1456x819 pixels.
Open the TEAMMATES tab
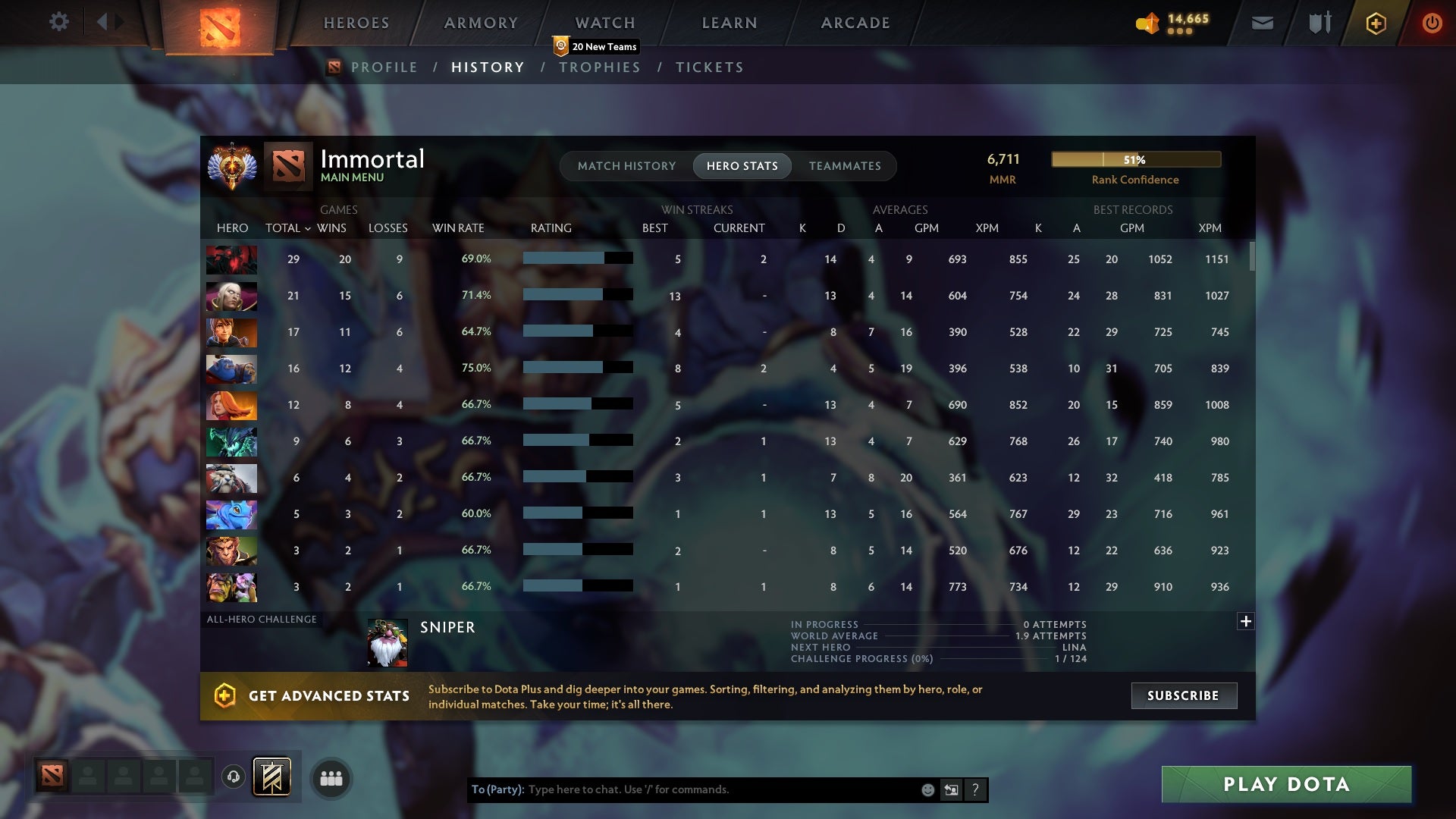pyautogui.click(x=845, y=166)
